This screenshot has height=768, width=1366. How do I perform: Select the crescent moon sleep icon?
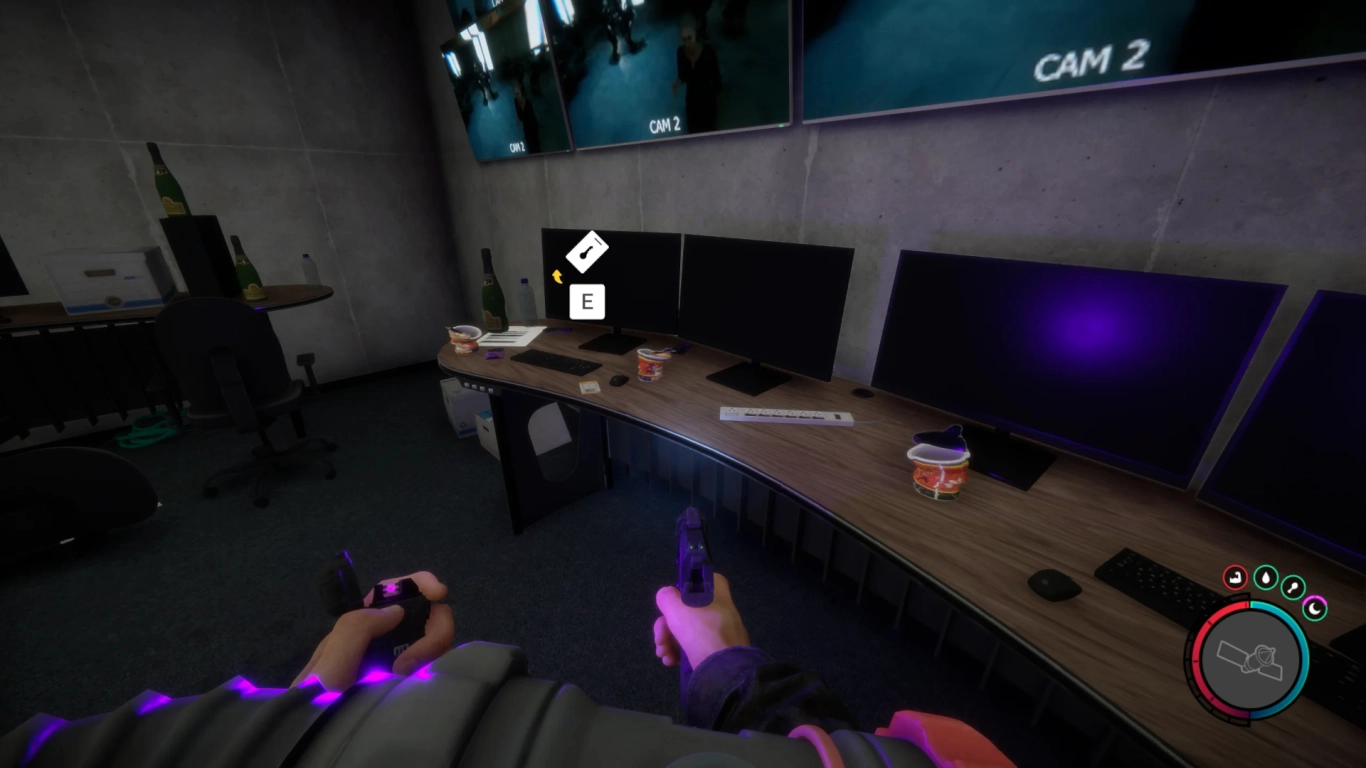(x=1314, y=608)
